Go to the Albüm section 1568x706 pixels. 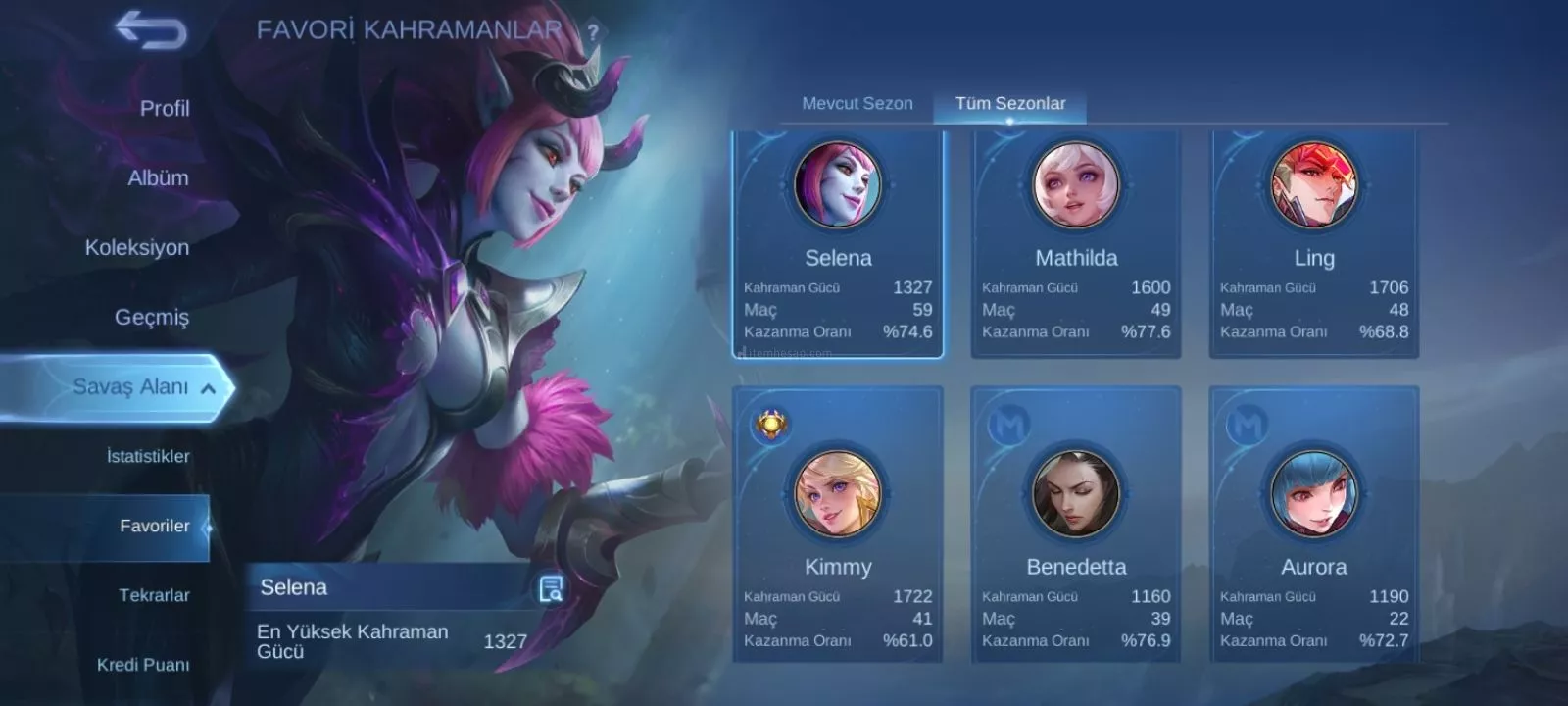point(158,178)
